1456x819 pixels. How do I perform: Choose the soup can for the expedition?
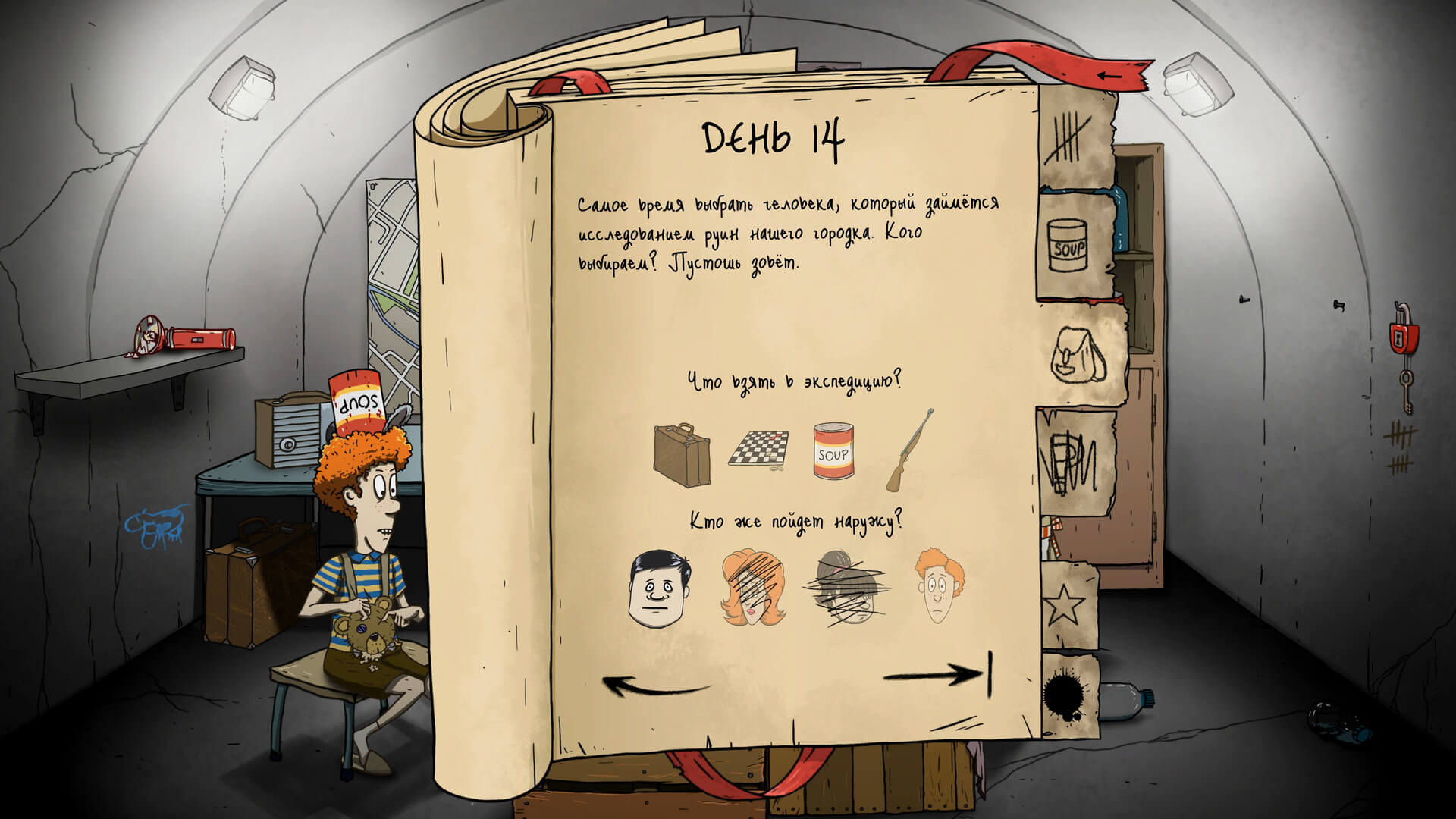(832, 451)
